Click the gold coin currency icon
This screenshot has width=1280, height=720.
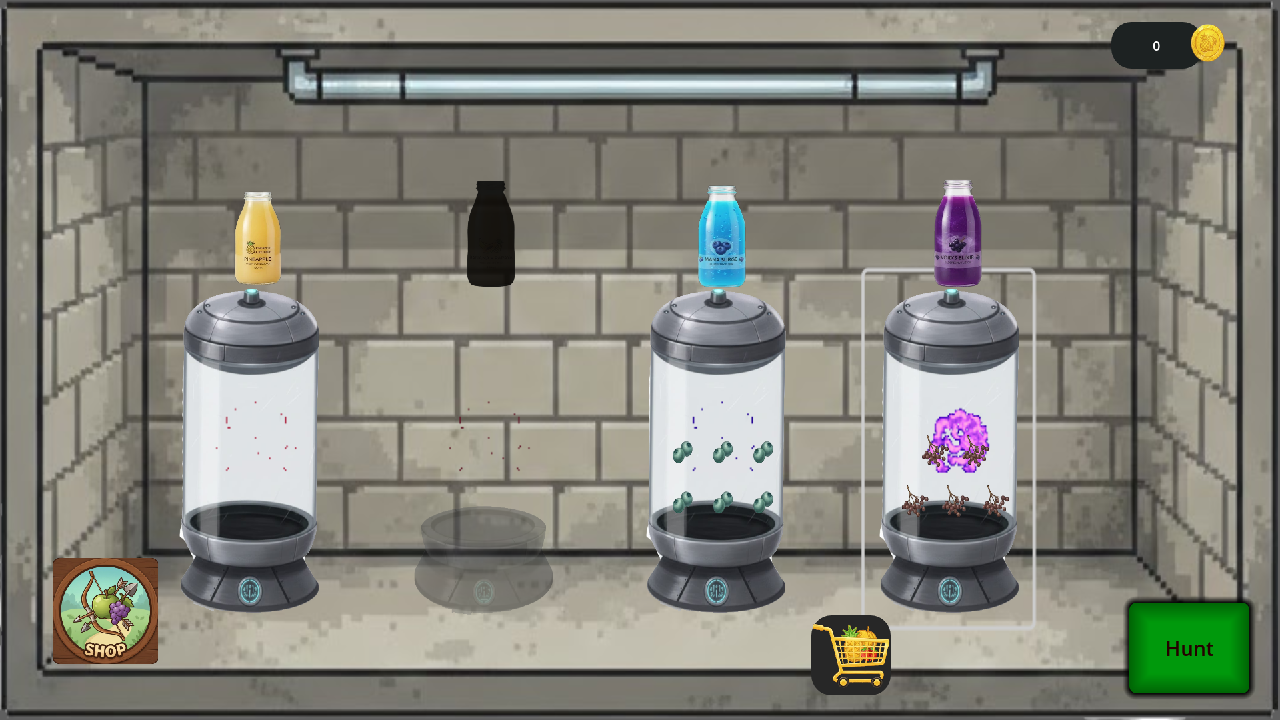pyautogui.click(x=1206, y=44)
